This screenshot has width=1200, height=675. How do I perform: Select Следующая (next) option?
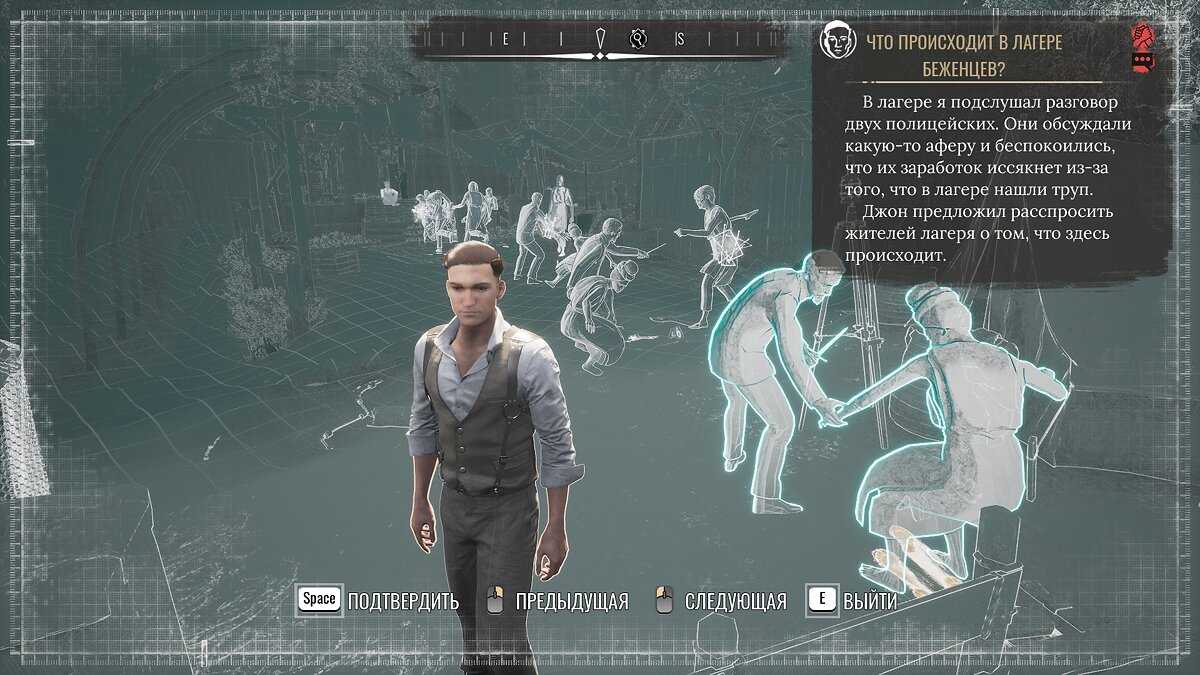(723, 601)
